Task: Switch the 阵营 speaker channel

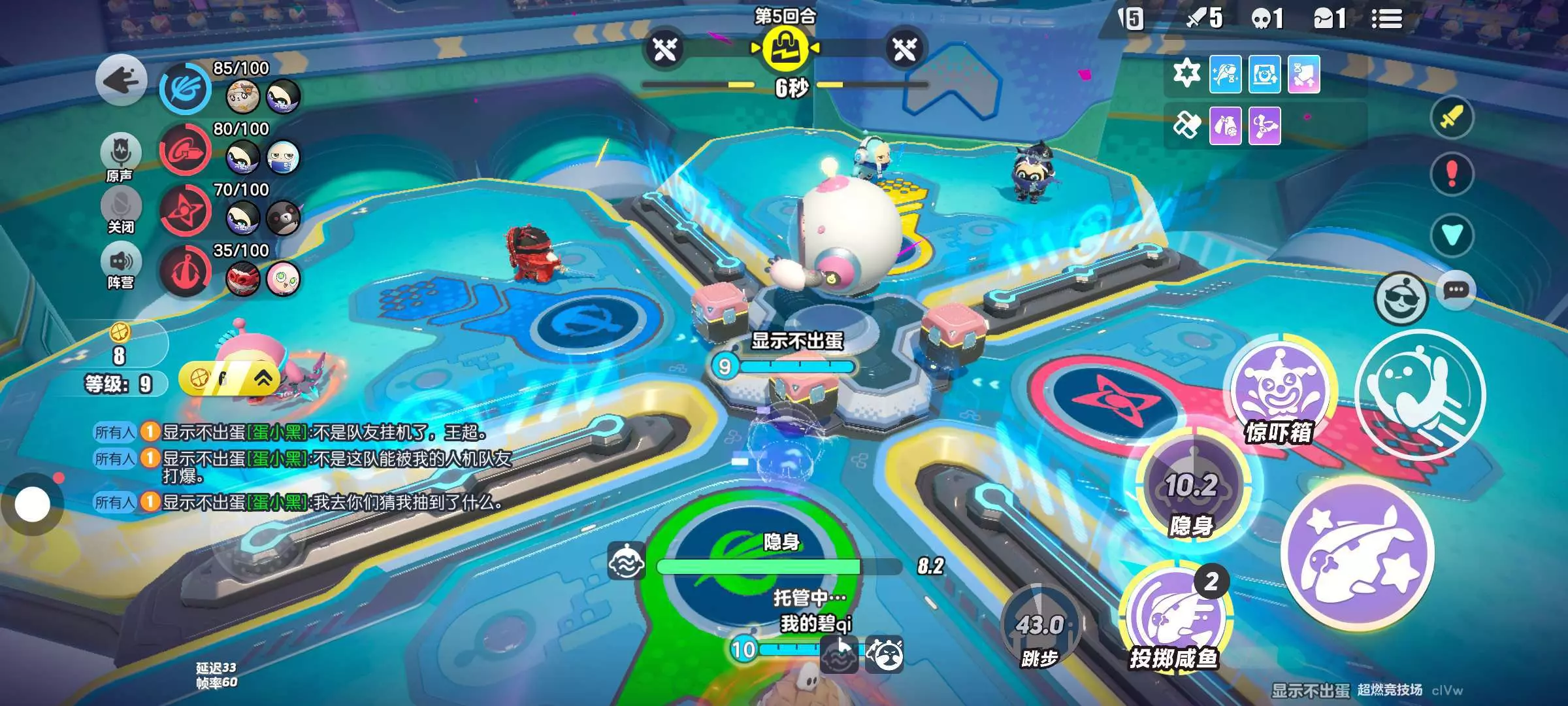Action: [121, 263]
